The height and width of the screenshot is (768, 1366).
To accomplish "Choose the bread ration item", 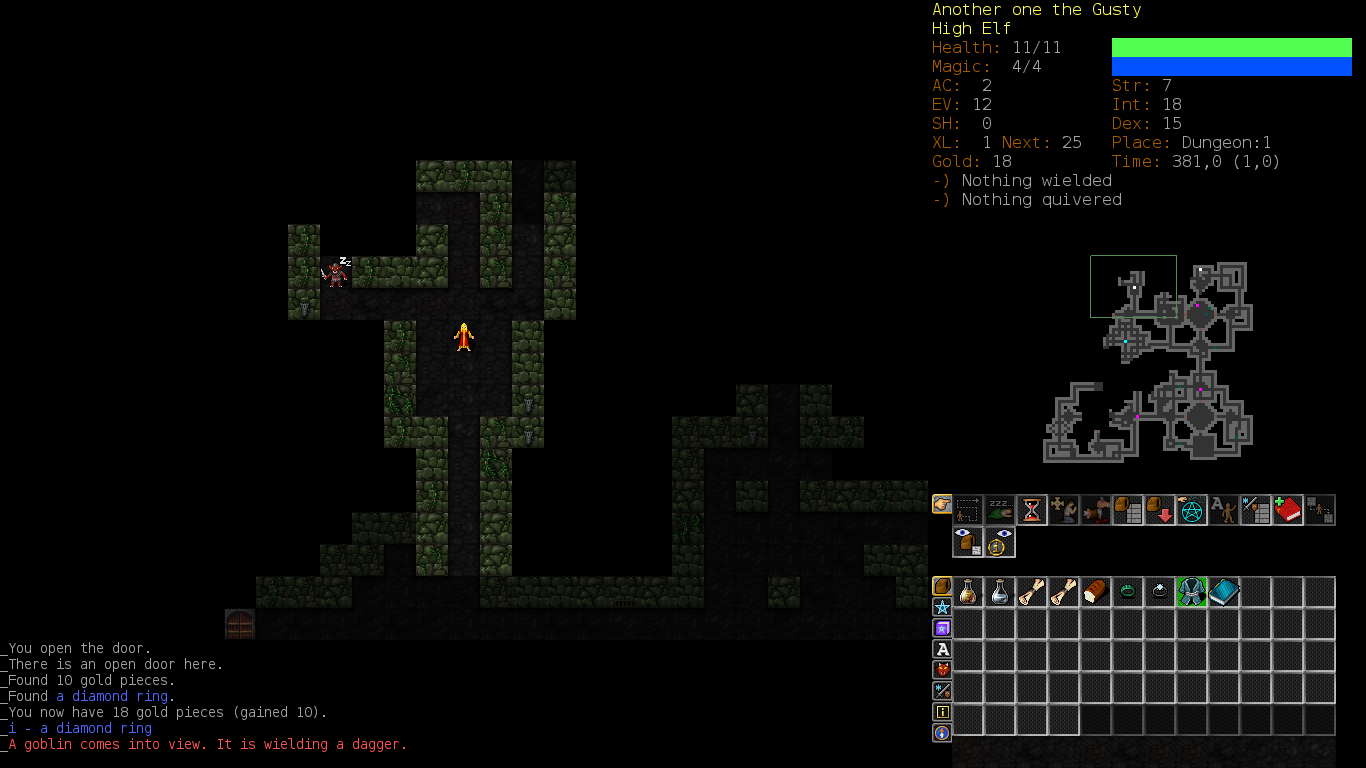I will click(x=1096, y=592).
